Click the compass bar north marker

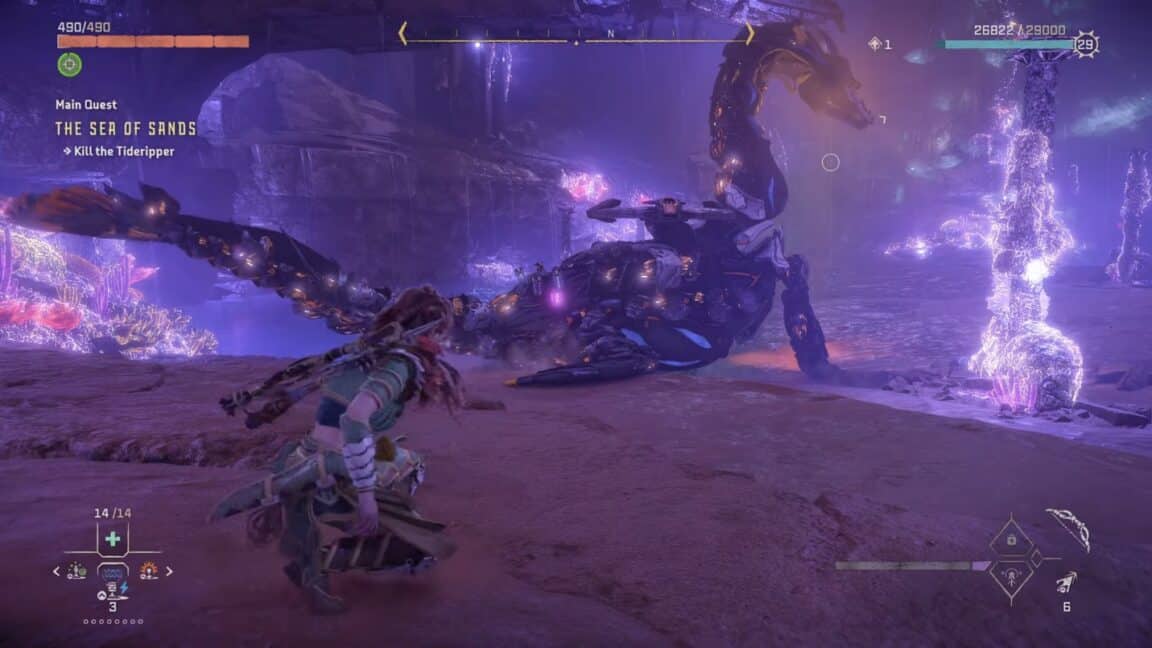pyautogui.click(x=612, y=34)
